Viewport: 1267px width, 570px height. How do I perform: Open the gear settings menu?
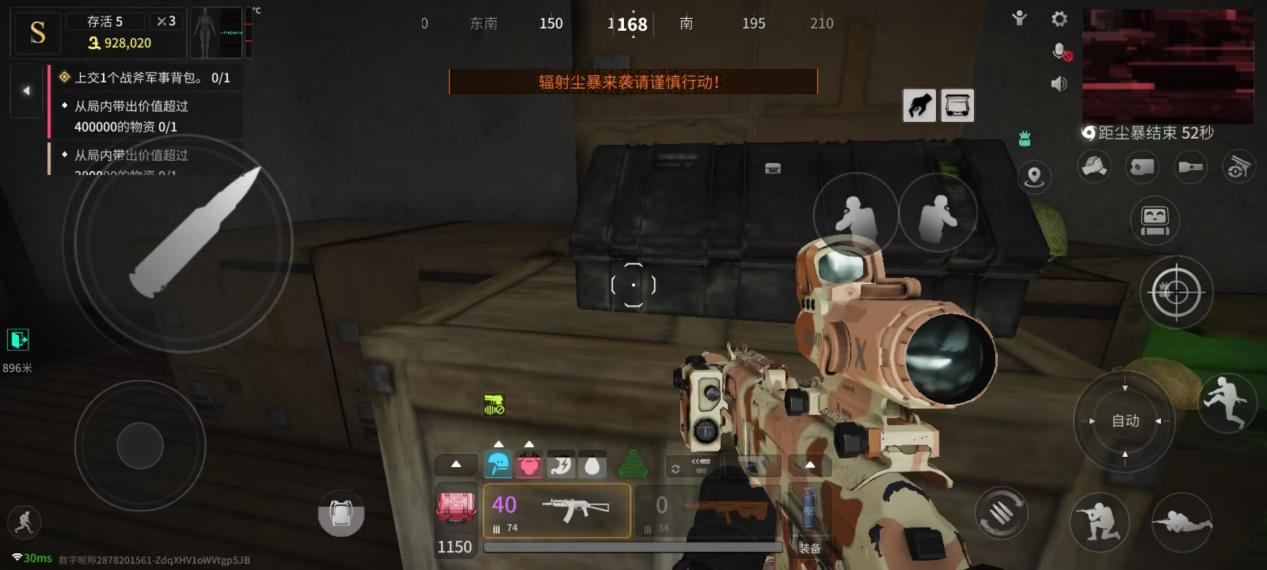(x=1059, y=19)
